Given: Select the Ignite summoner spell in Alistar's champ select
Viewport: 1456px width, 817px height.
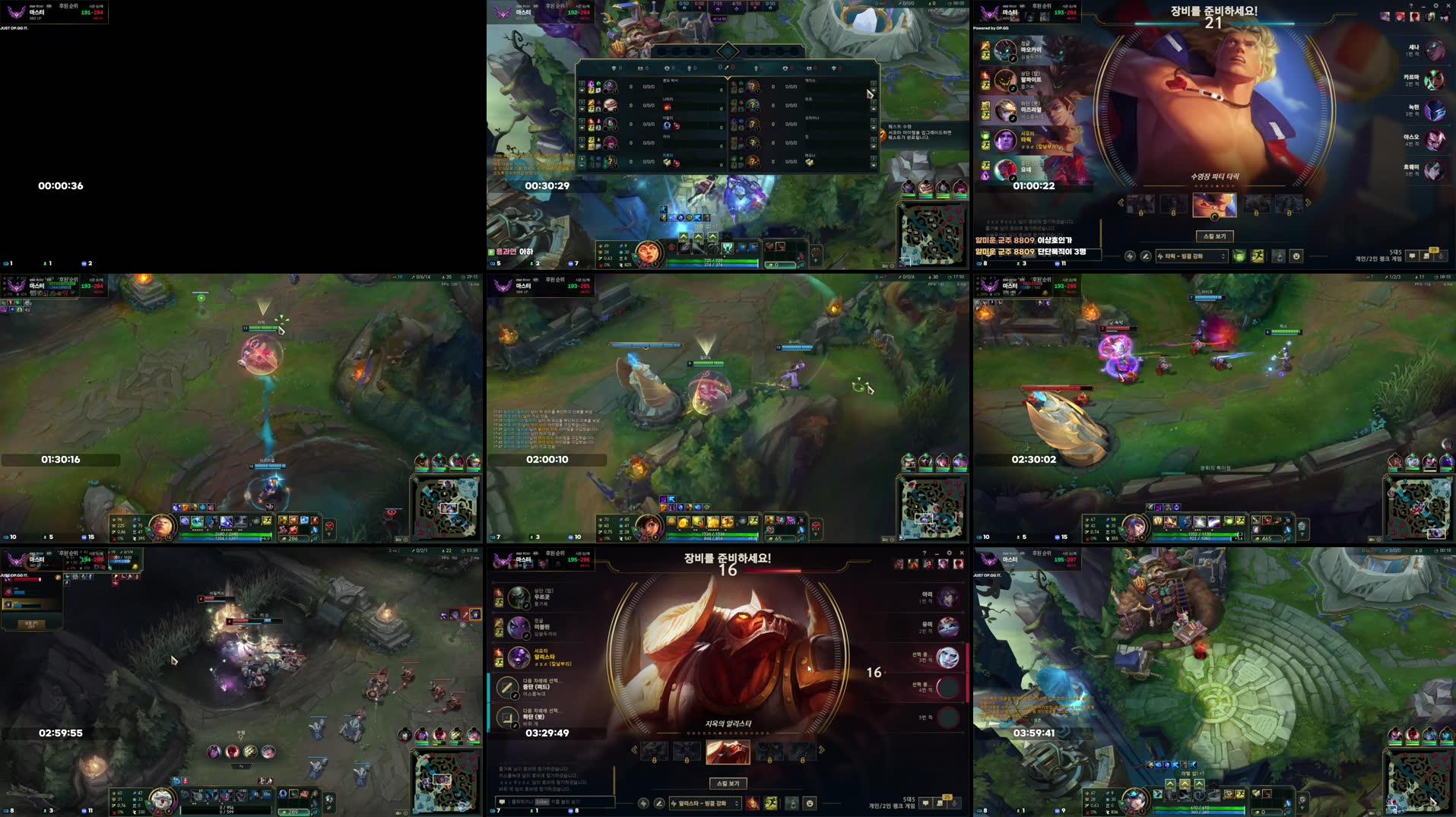Looking at the screenshot, I should [x=751, y=803].
